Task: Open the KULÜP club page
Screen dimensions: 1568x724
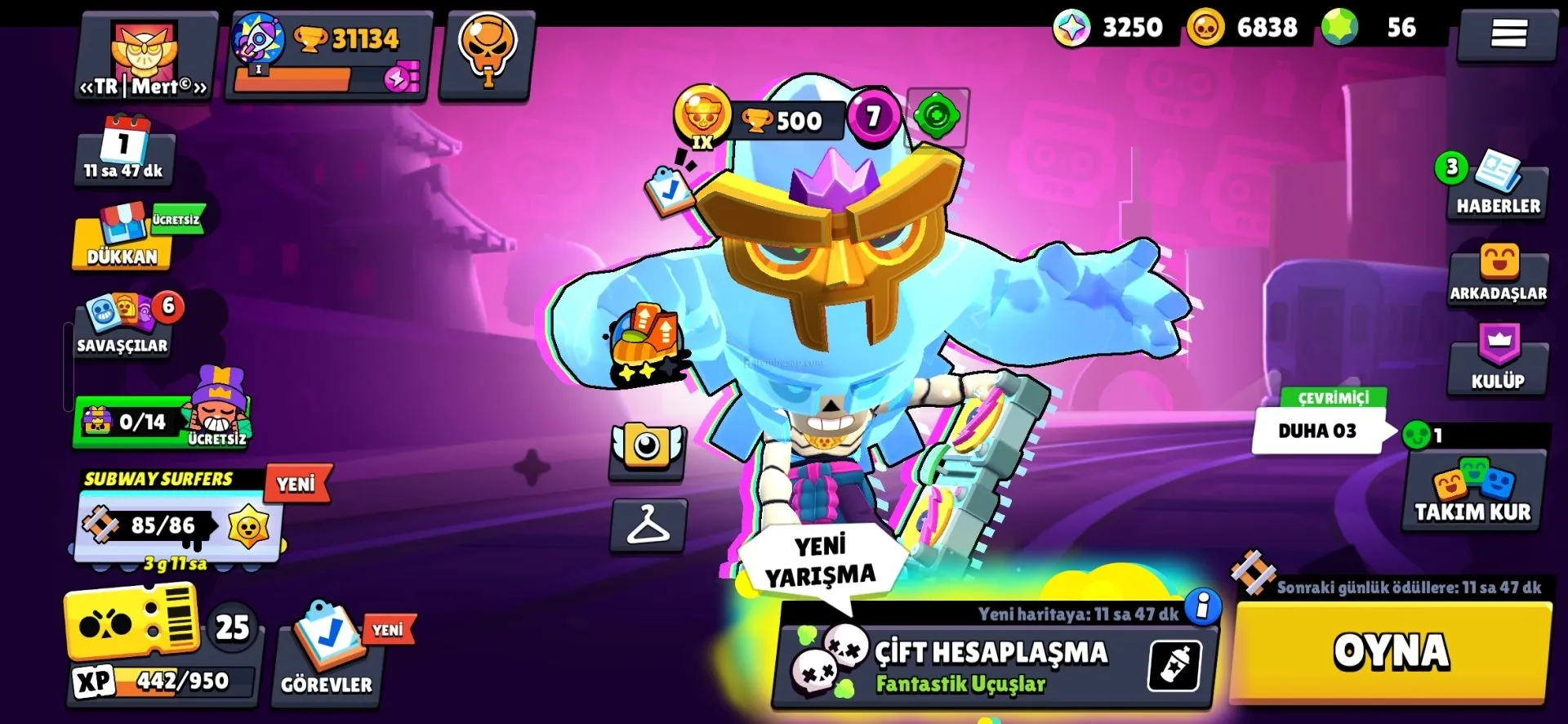Action: point(1498,360)
